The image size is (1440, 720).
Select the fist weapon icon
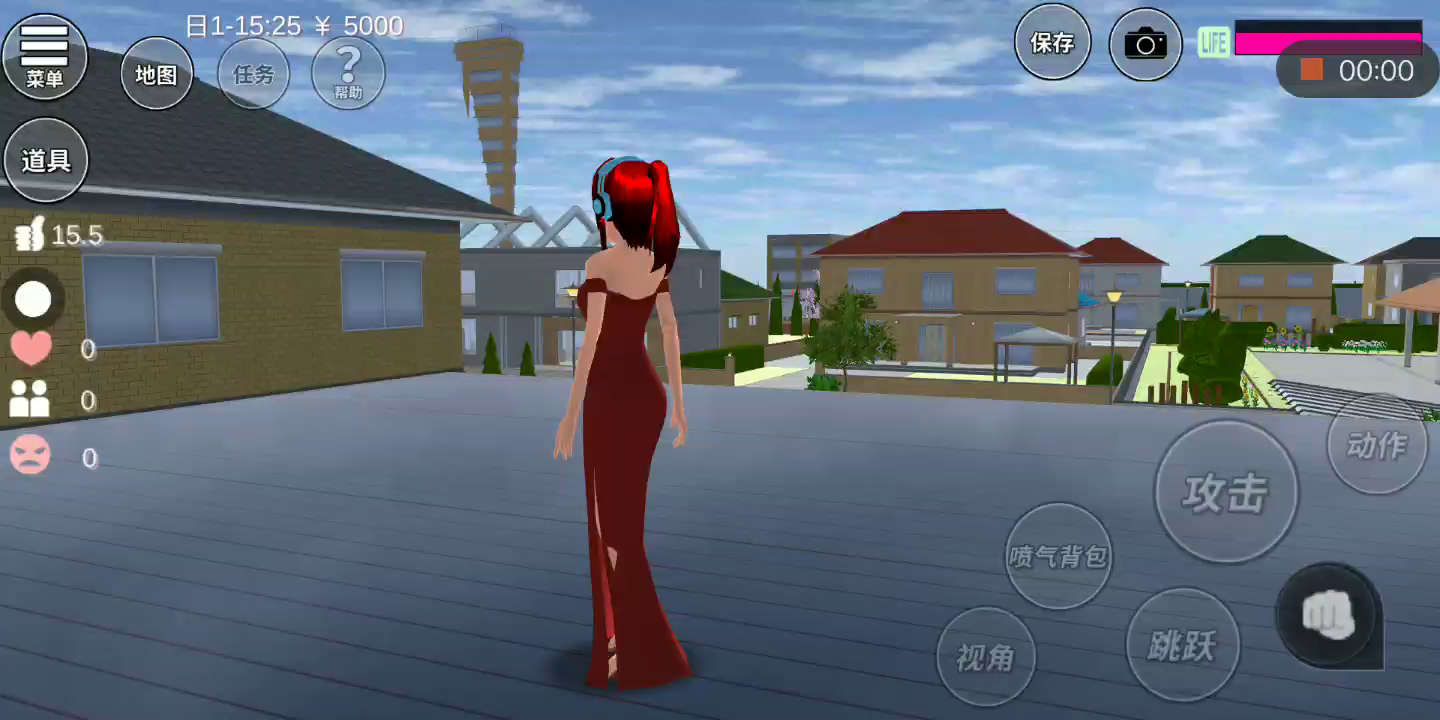click(1329, 616)
